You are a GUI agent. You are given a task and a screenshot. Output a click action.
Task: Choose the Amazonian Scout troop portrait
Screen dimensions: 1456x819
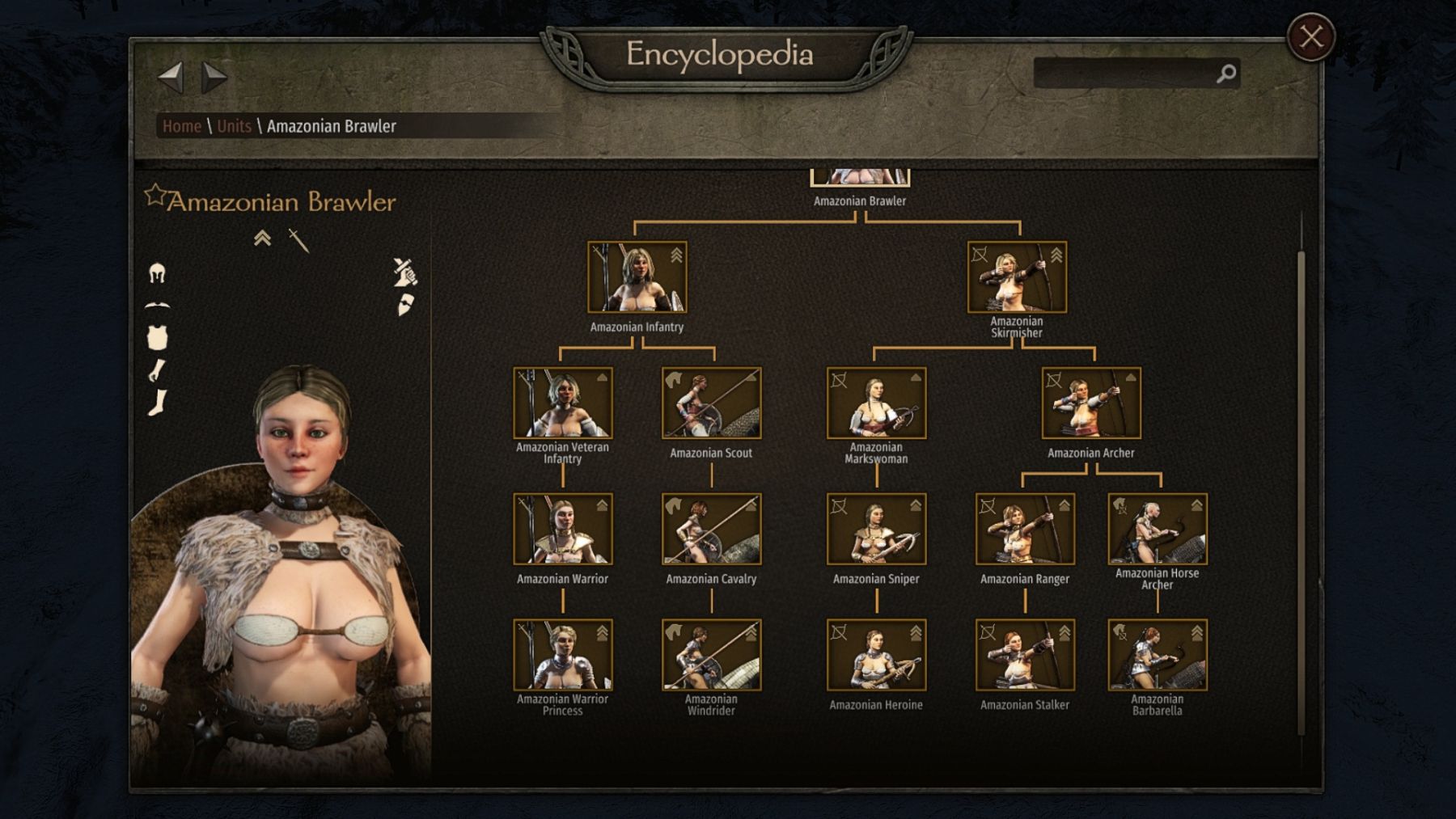pos(711,403)
